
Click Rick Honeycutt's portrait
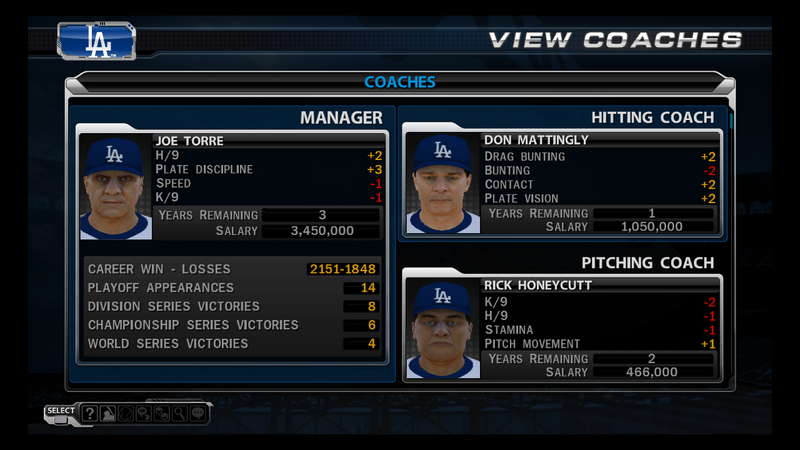tap(441, 329)
